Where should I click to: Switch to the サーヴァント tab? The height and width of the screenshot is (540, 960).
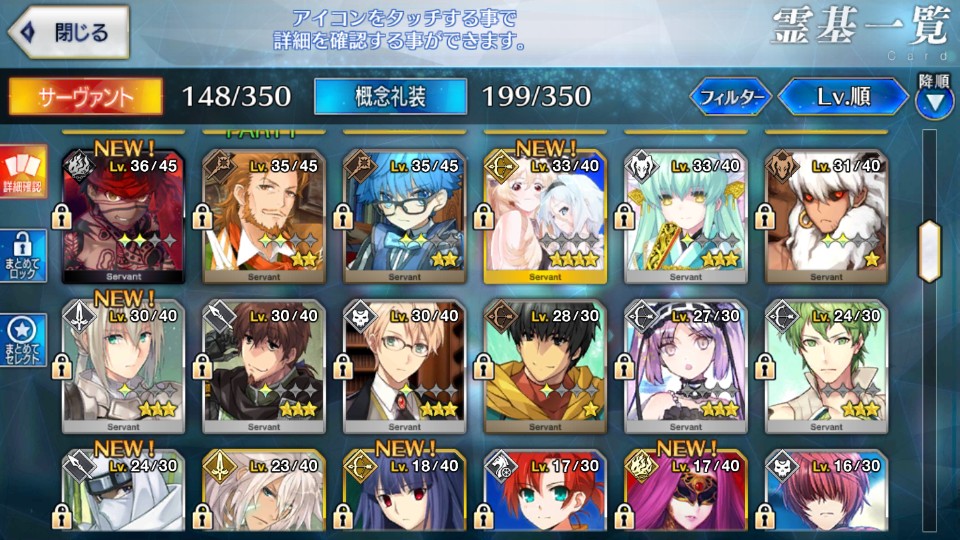coord(86,96)
